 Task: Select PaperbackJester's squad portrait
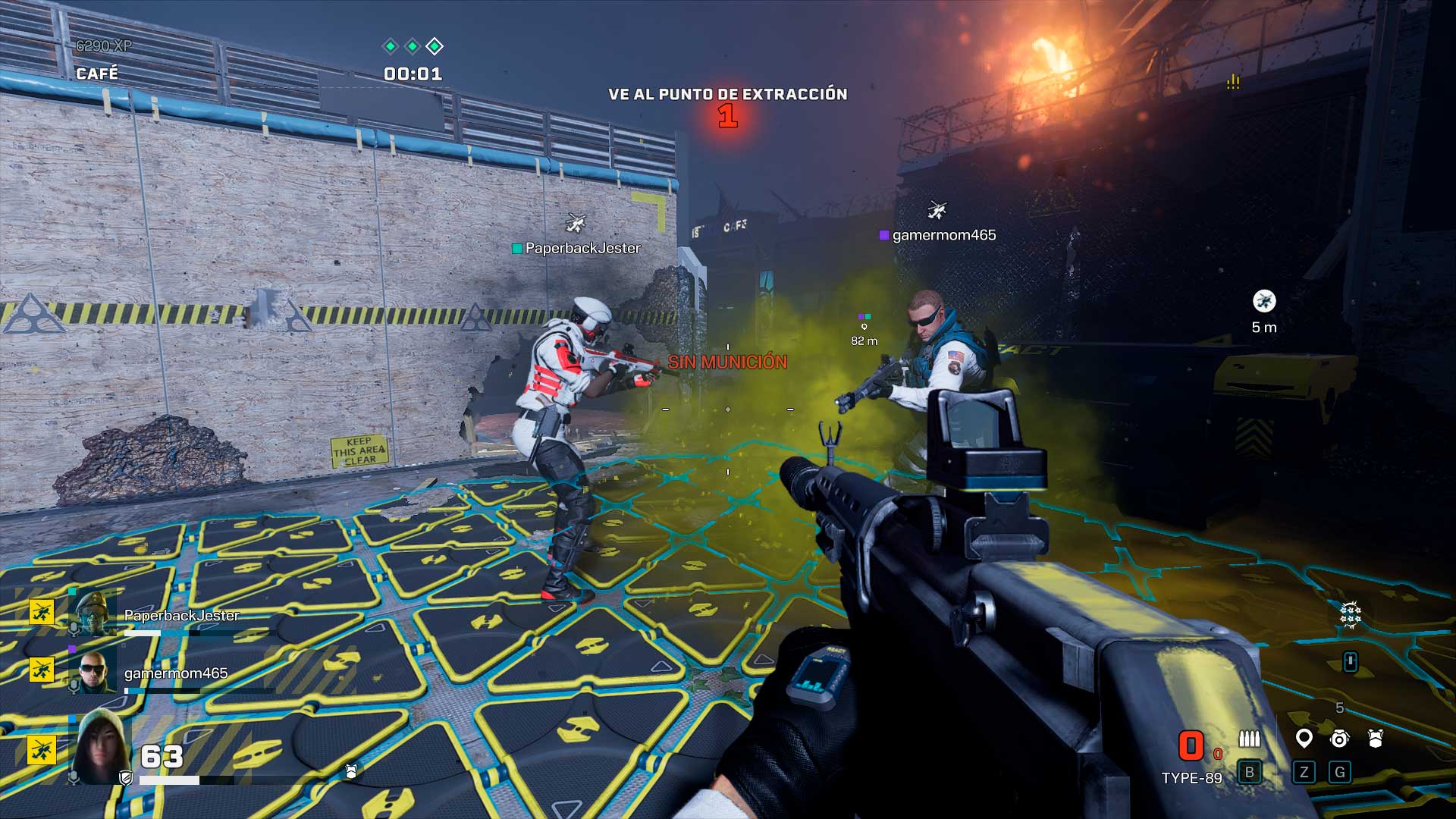[x=93, y=612]
